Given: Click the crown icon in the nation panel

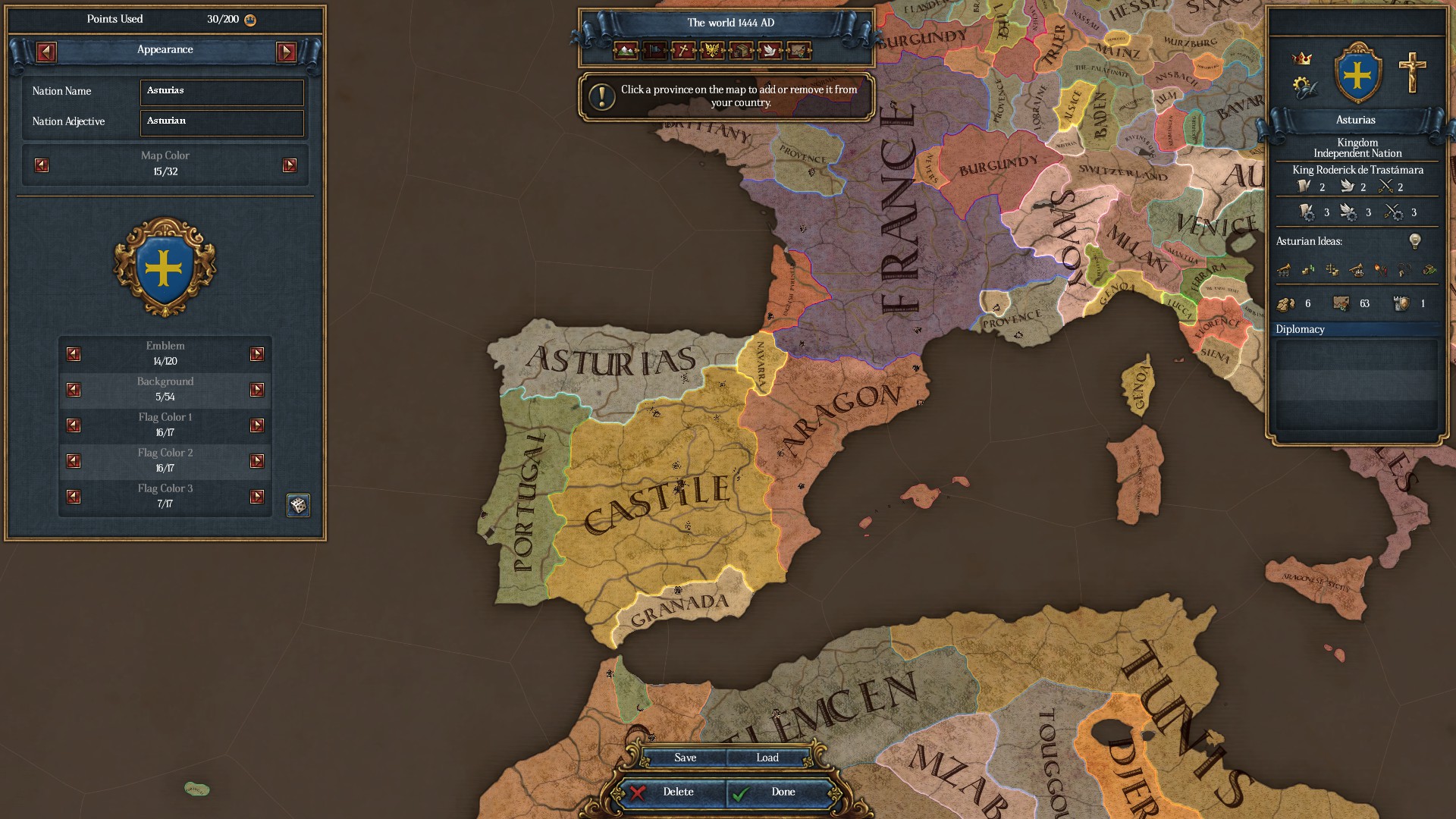Looking at the screenshot, I should click(x=1301, y=58).
